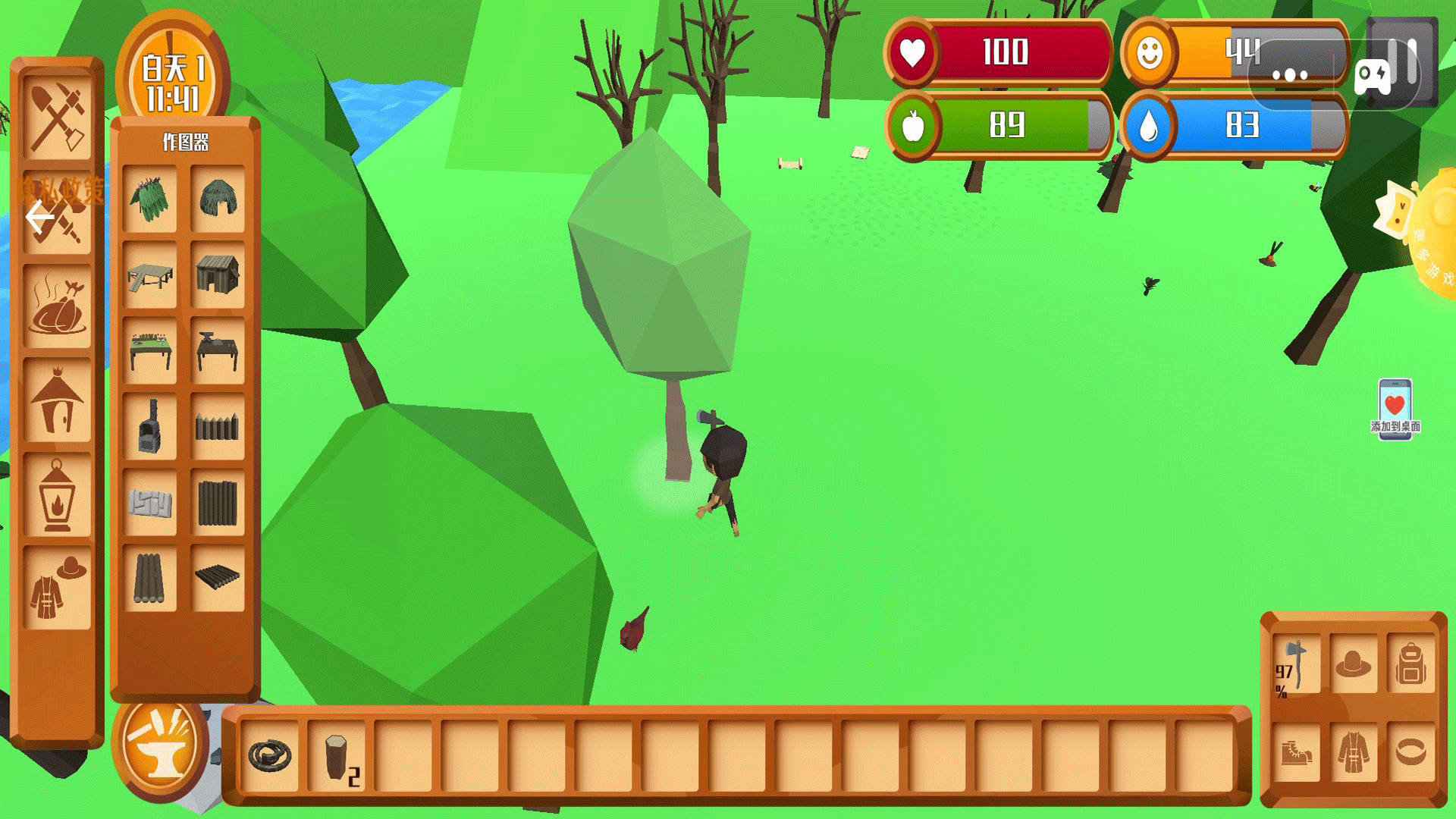Pick the stone furnace recipe
The width and height of the screenshot is (1456, 819).
[x=149, y=426]
